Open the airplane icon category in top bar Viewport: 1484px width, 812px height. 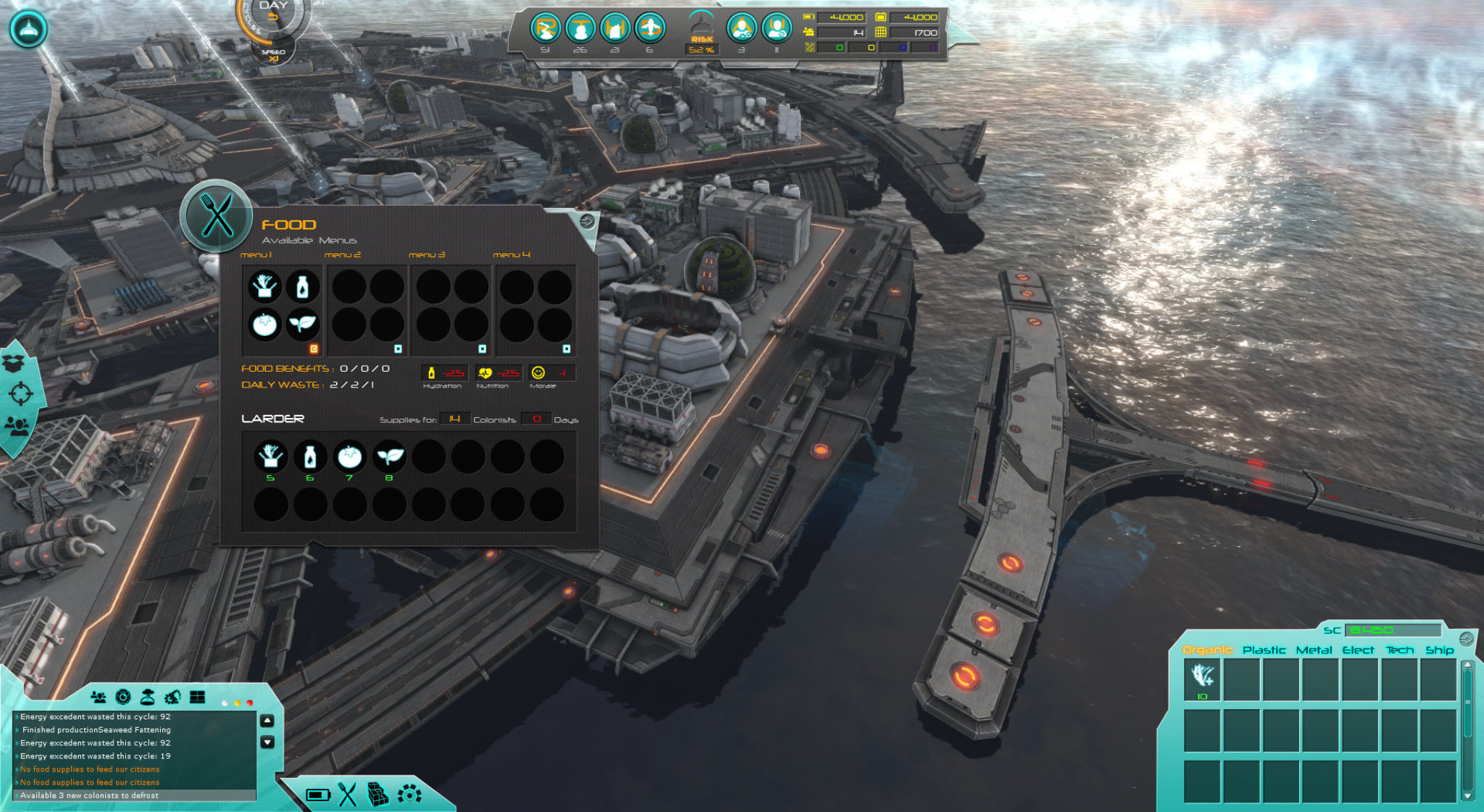tap(650, 29)
